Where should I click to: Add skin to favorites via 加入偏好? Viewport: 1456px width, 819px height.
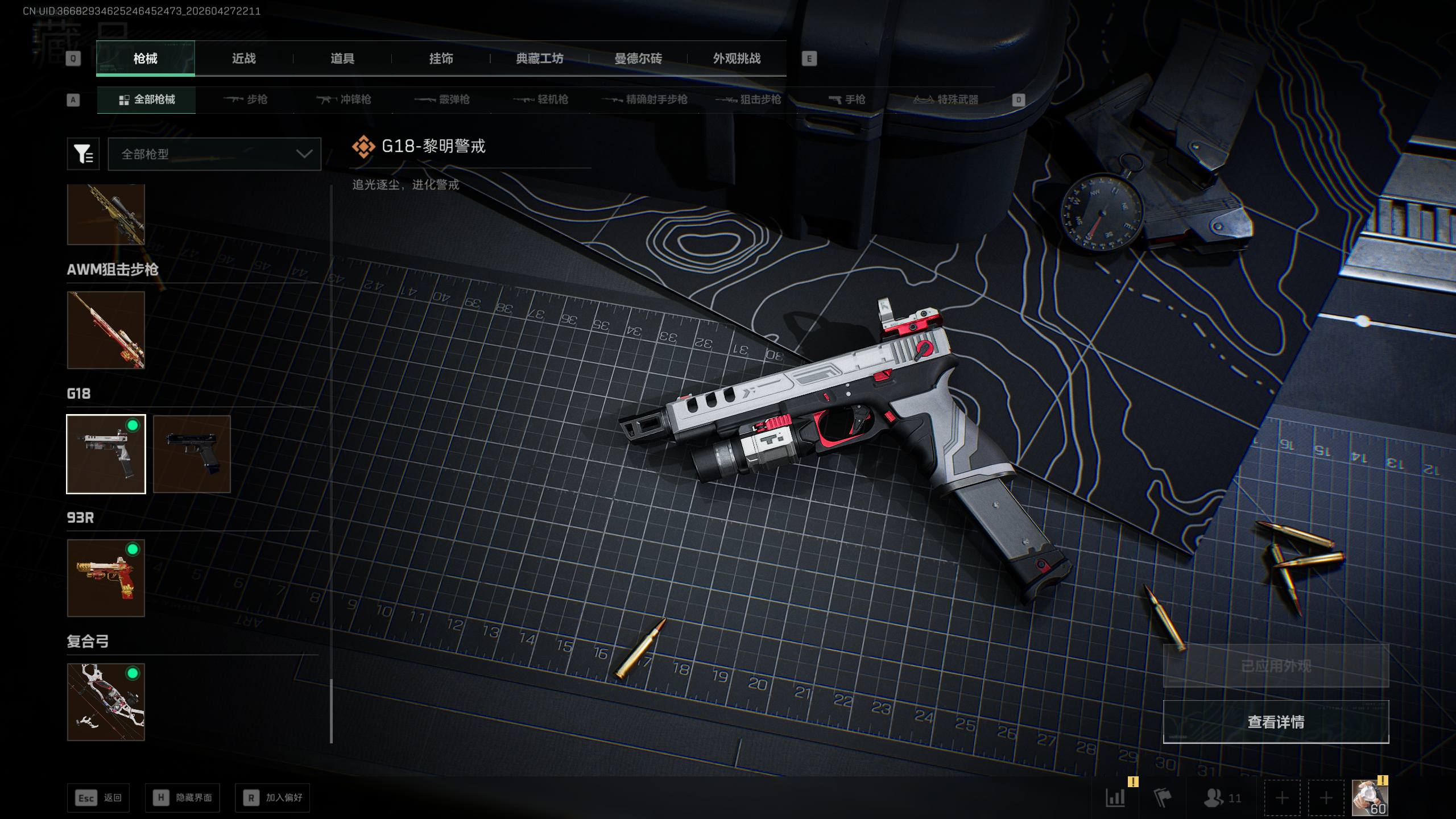pyautogui.click(x=272, y=798)
